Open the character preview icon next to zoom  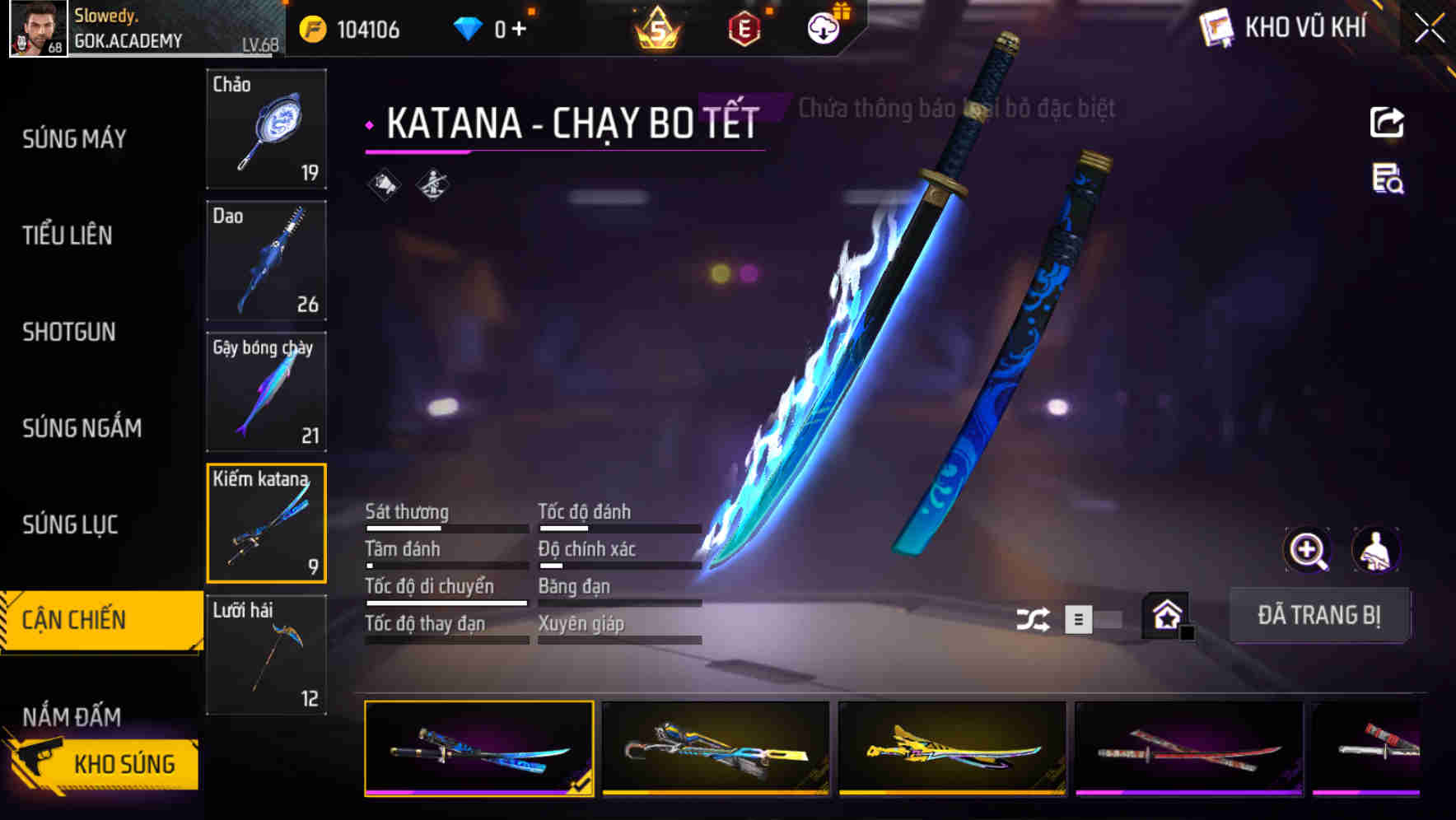click(1374, 550)
